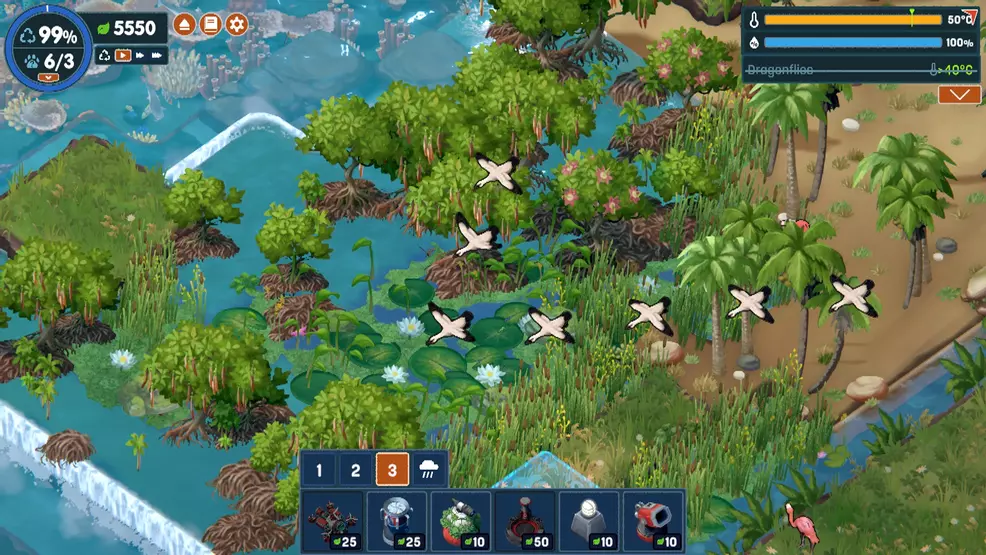Choose the glass cylinder tank building

click(x=397, y=521)
